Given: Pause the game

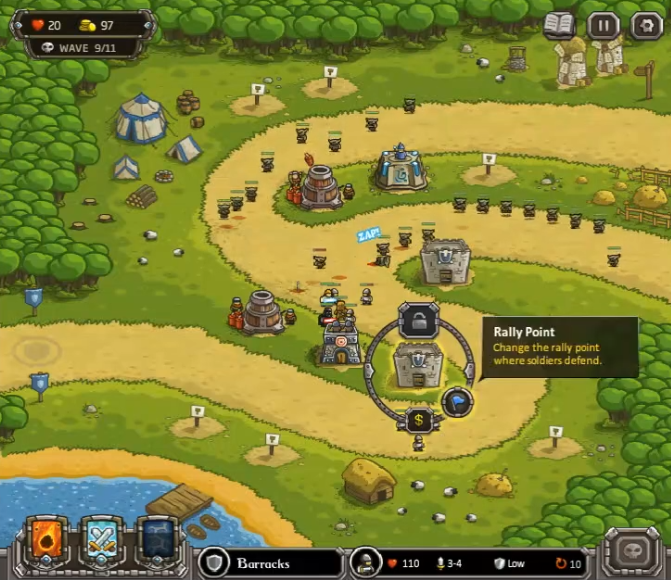Looking at the screenshot, I should 603,25.
